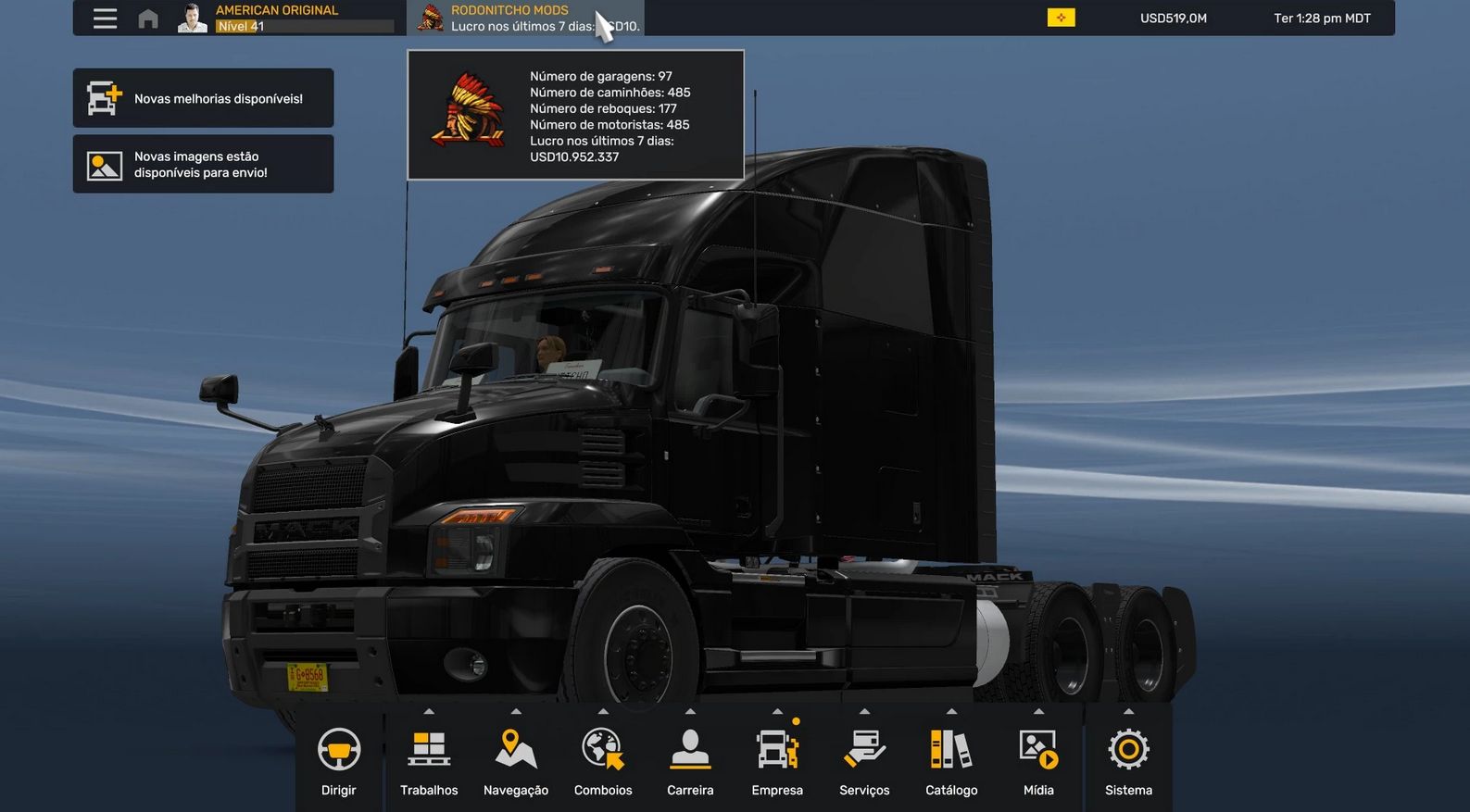The width and height of the screenshot is (1470, 812).
Task: Select the Carreira menu
Action: (690, 759)
